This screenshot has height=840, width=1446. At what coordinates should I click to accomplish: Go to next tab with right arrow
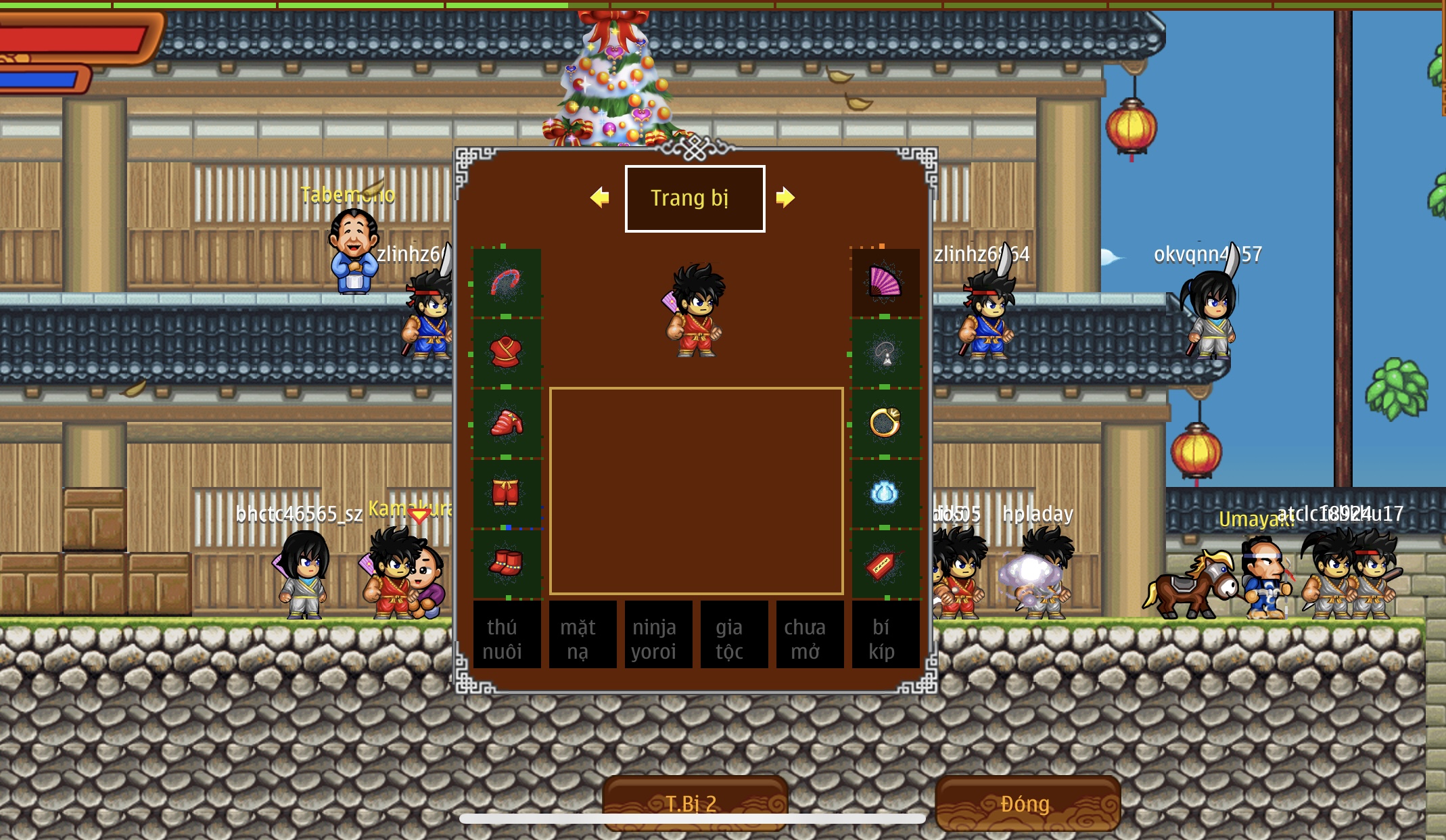pyautogui.click(x=785, y=197)
